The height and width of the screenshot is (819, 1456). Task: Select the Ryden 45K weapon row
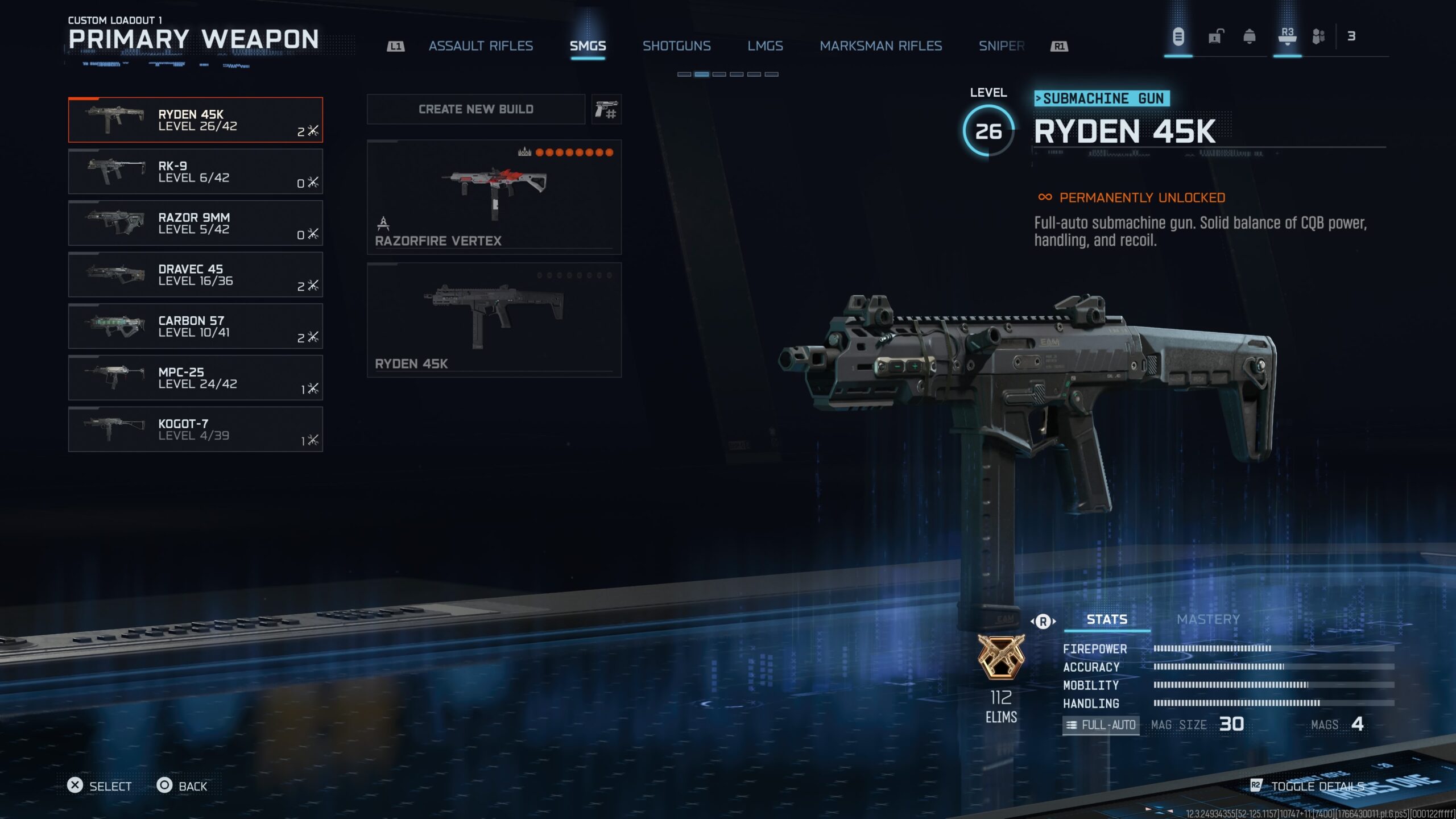[x=195, y=120]
